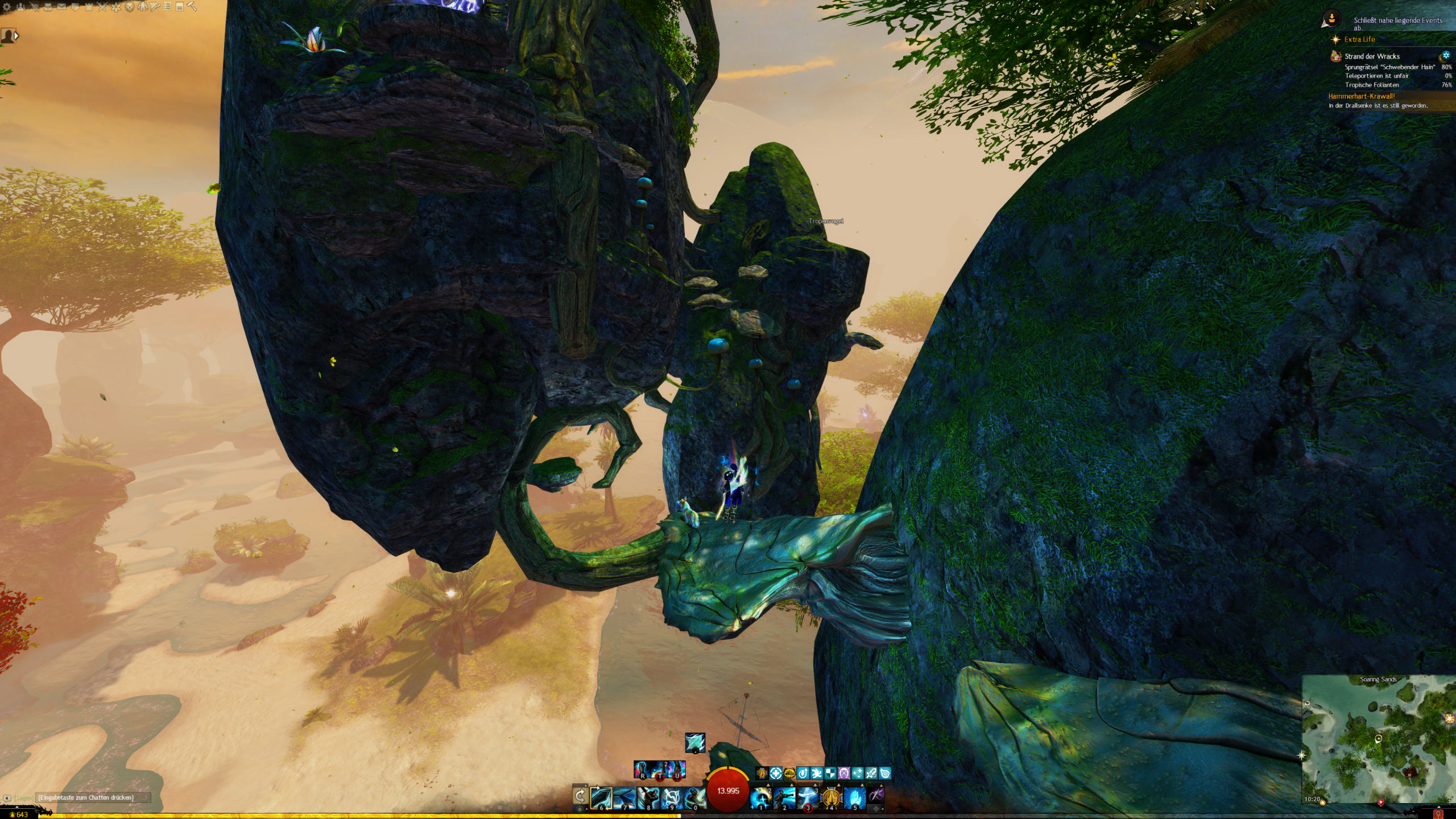Open the mail envelope icon
Screen dimensions: 1456x819
pos(61,7)
